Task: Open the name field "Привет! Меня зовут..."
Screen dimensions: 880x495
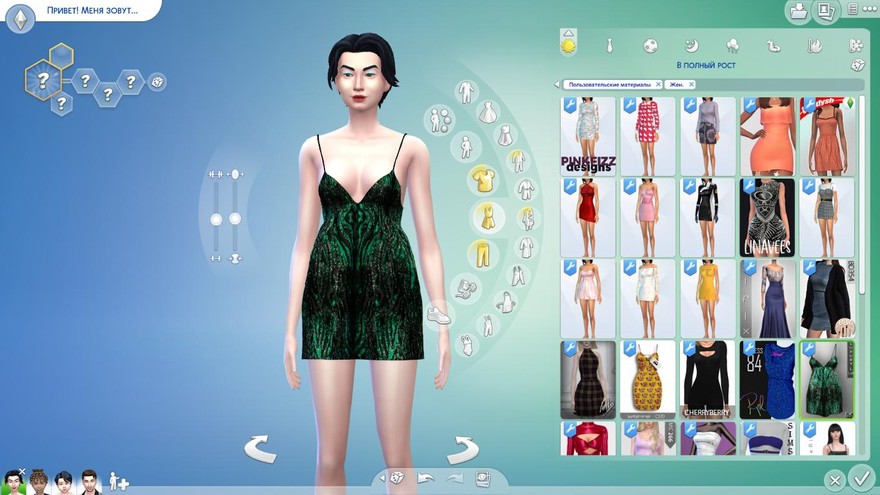Action: coord(92,11)
